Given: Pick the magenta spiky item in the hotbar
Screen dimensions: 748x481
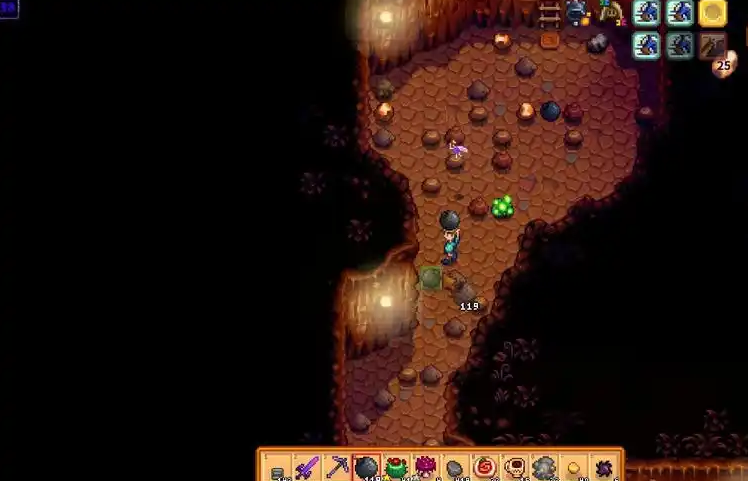Looking at the screenshot, I should [x=426, y=467].
